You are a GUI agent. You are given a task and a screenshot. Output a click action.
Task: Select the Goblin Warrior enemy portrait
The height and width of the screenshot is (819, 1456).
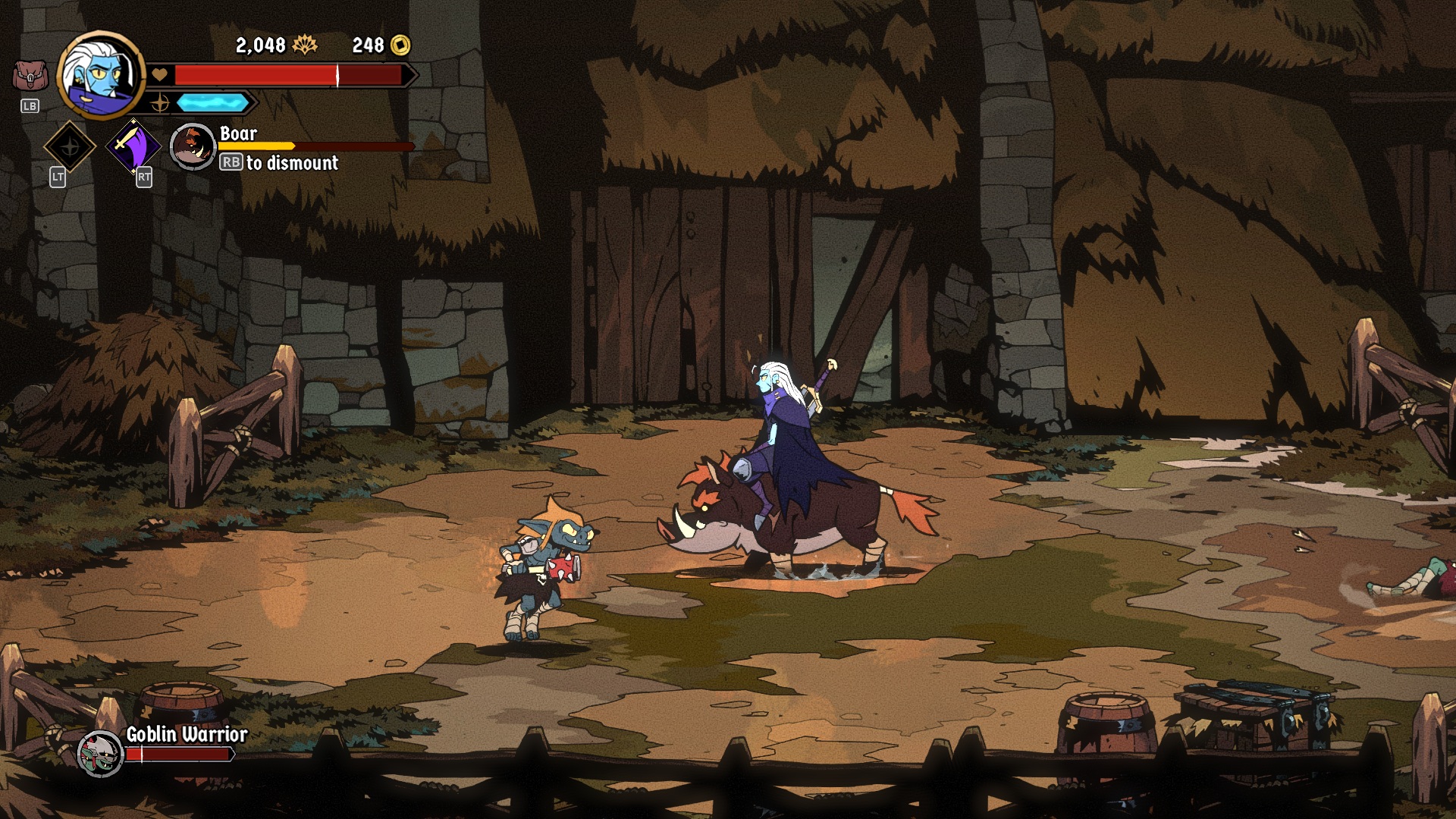100,753
